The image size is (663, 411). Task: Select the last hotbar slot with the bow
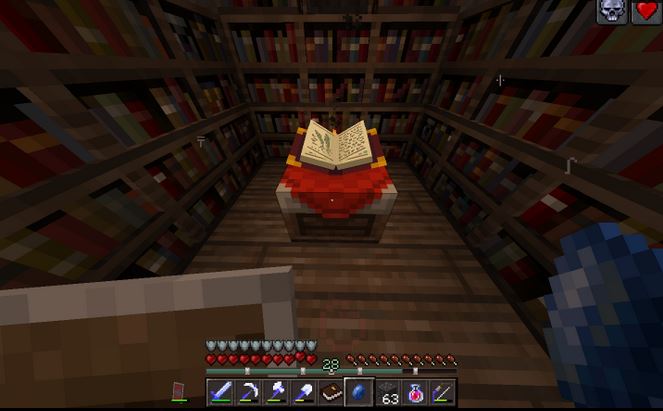pyautogui.click(x=442, y=392)
